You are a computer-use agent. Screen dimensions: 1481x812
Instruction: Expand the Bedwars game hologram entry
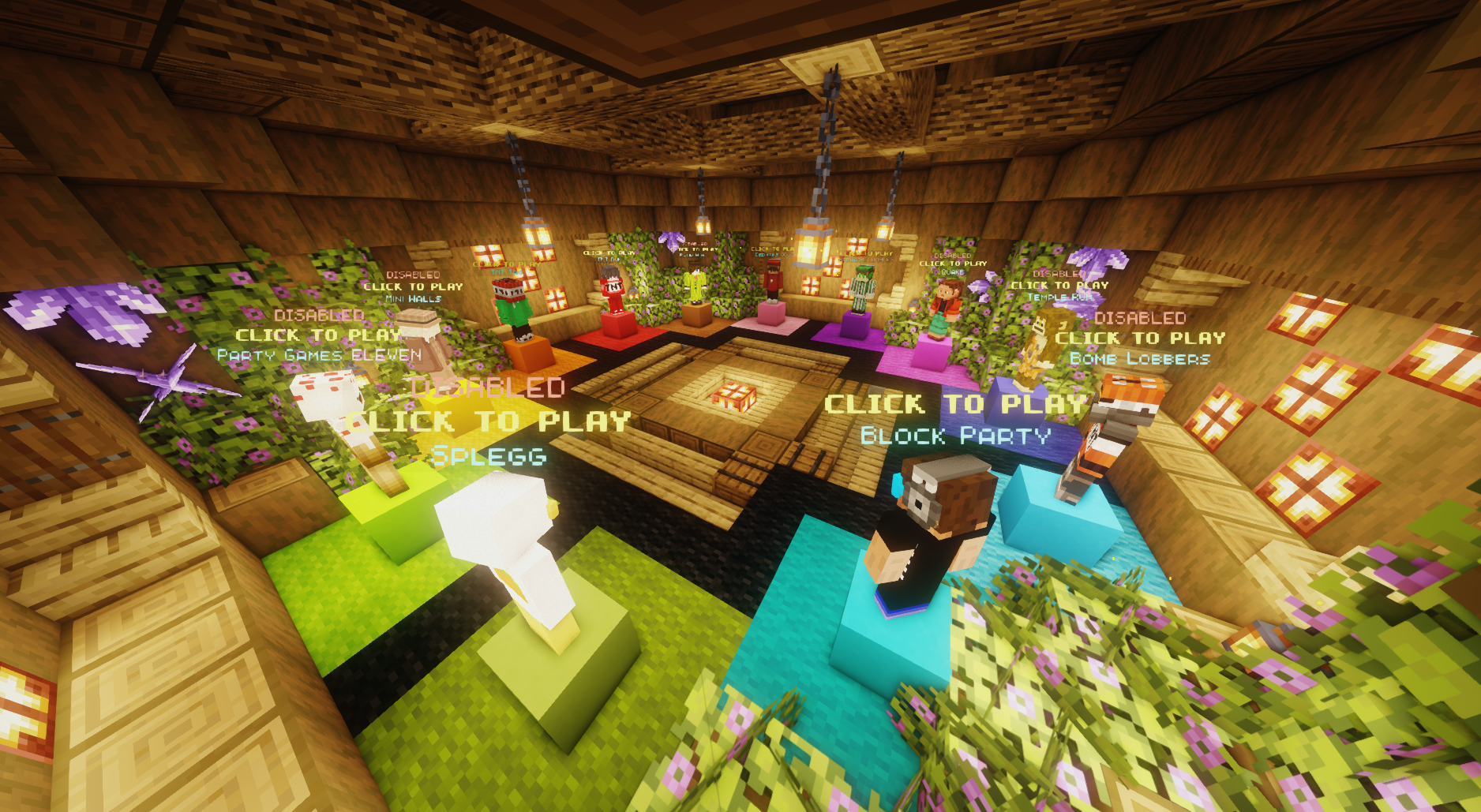point(775,250)
